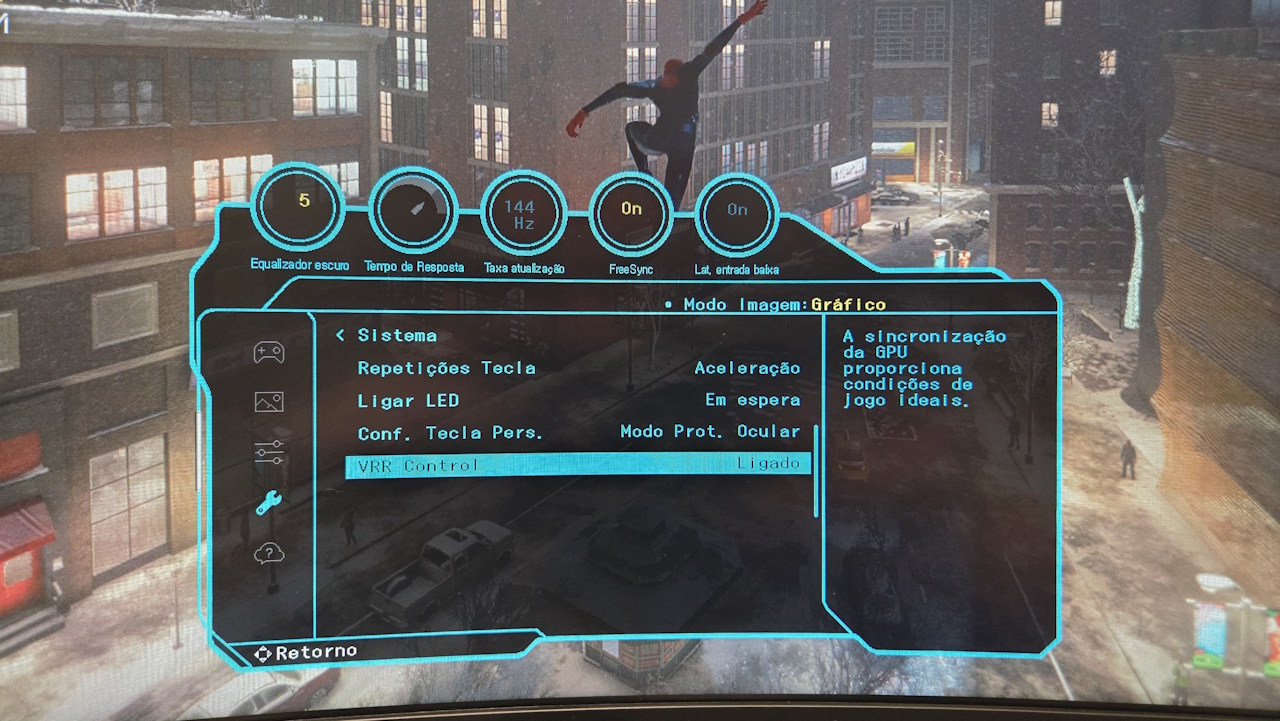The width and height of the screenshot is (1280, 721).
Task: Switch to the gamepad game settings tab
Action: click(269, 352)
